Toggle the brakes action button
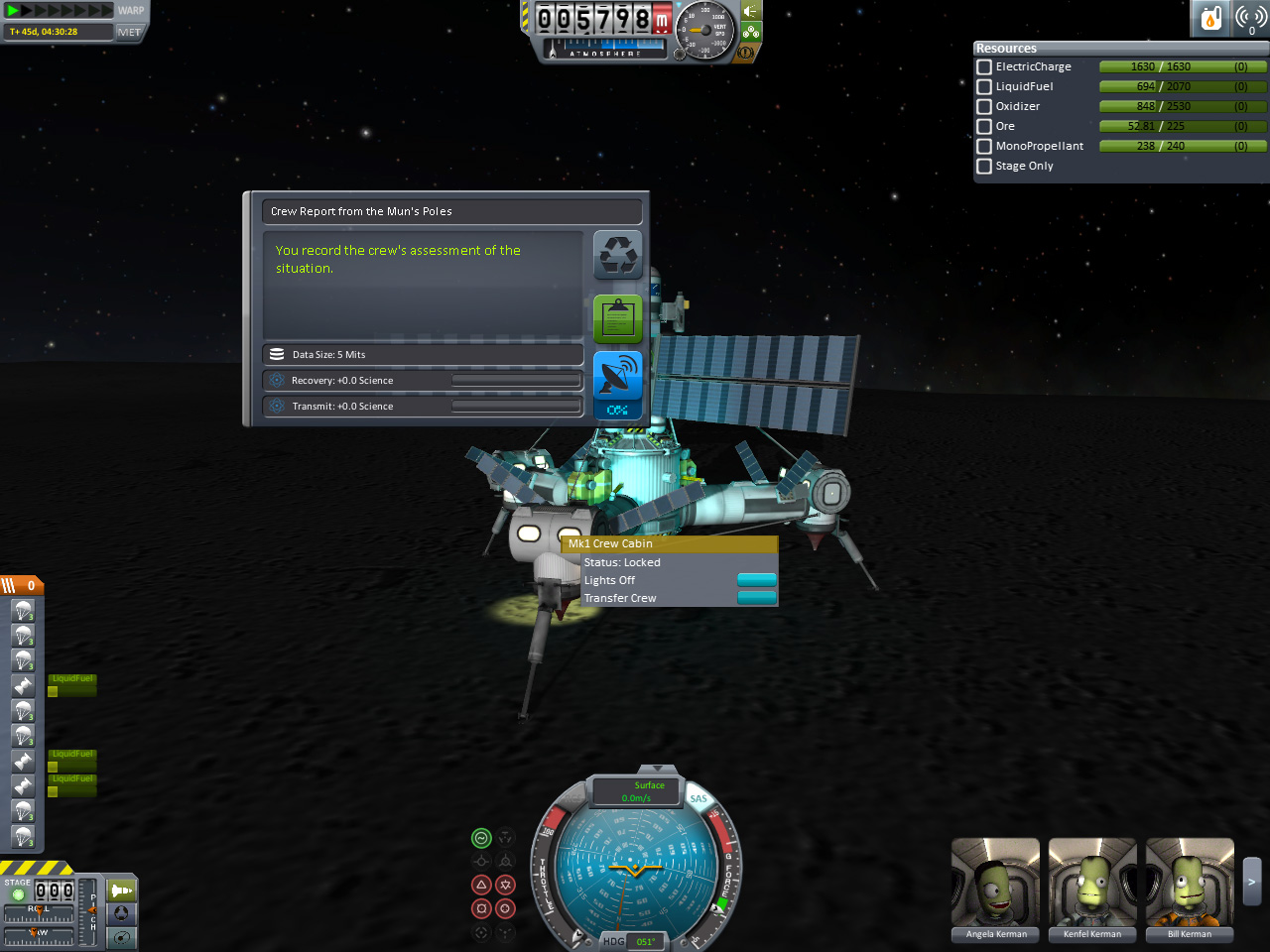1270x952 pixels. 745,52
